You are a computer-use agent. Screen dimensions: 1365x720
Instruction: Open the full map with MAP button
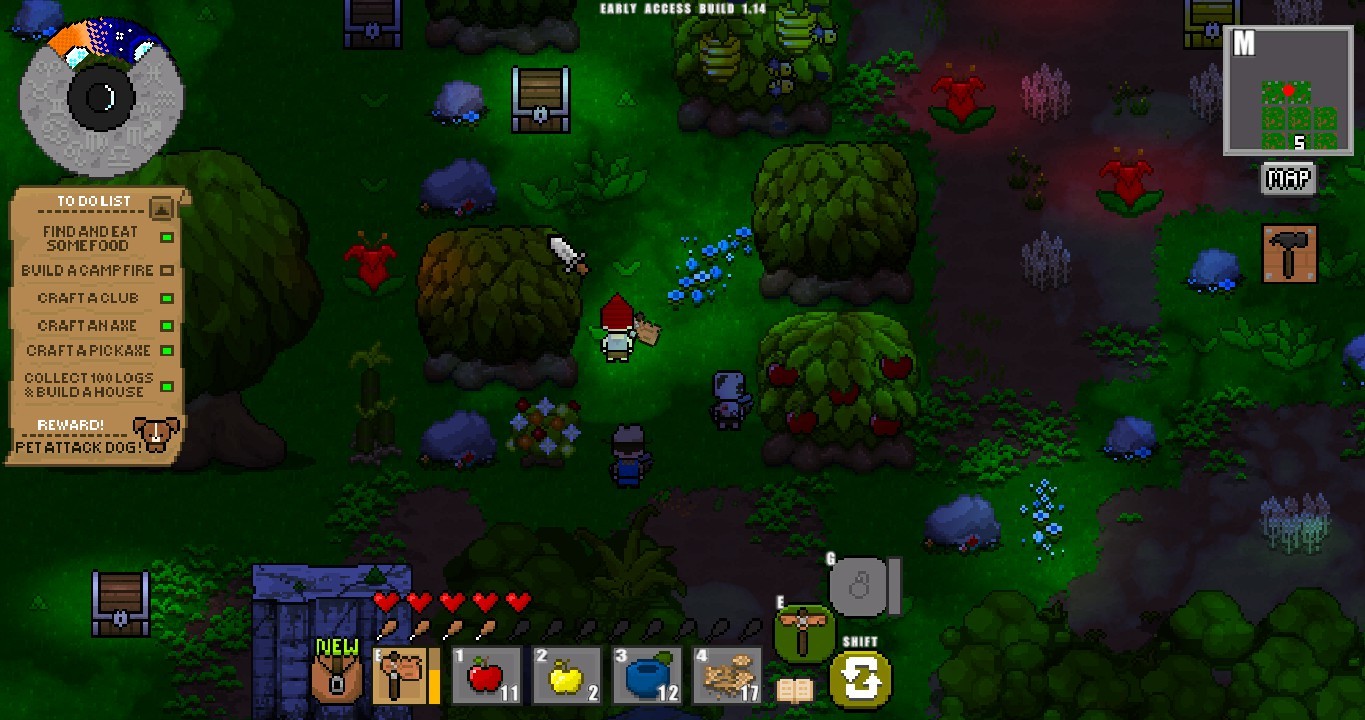tap(1288, 179)
